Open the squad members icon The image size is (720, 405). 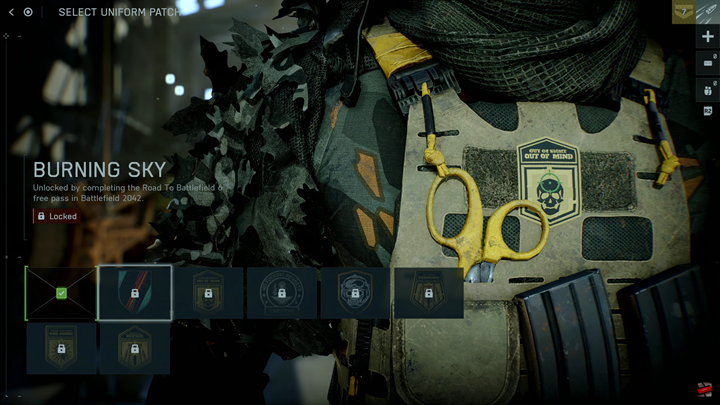pos(708,89)
